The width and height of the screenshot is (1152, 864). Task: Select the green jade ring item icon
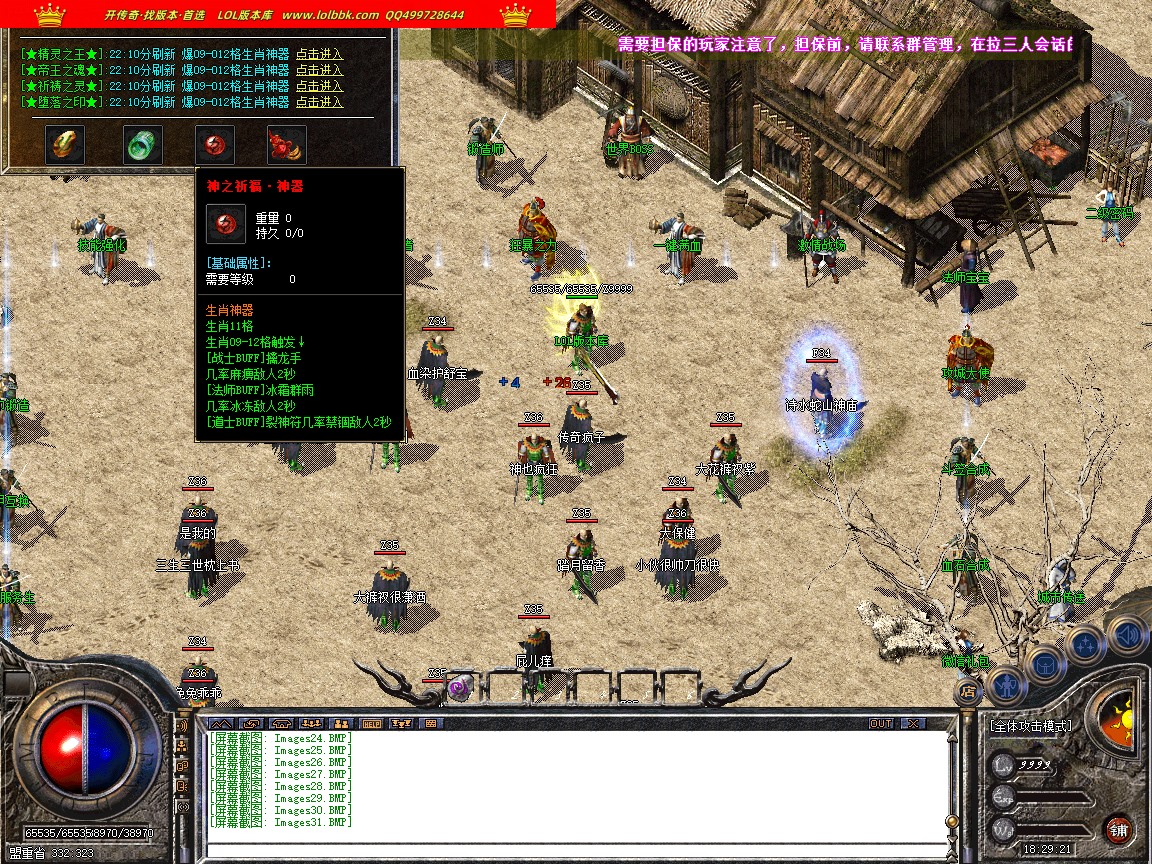click(143, 145)
